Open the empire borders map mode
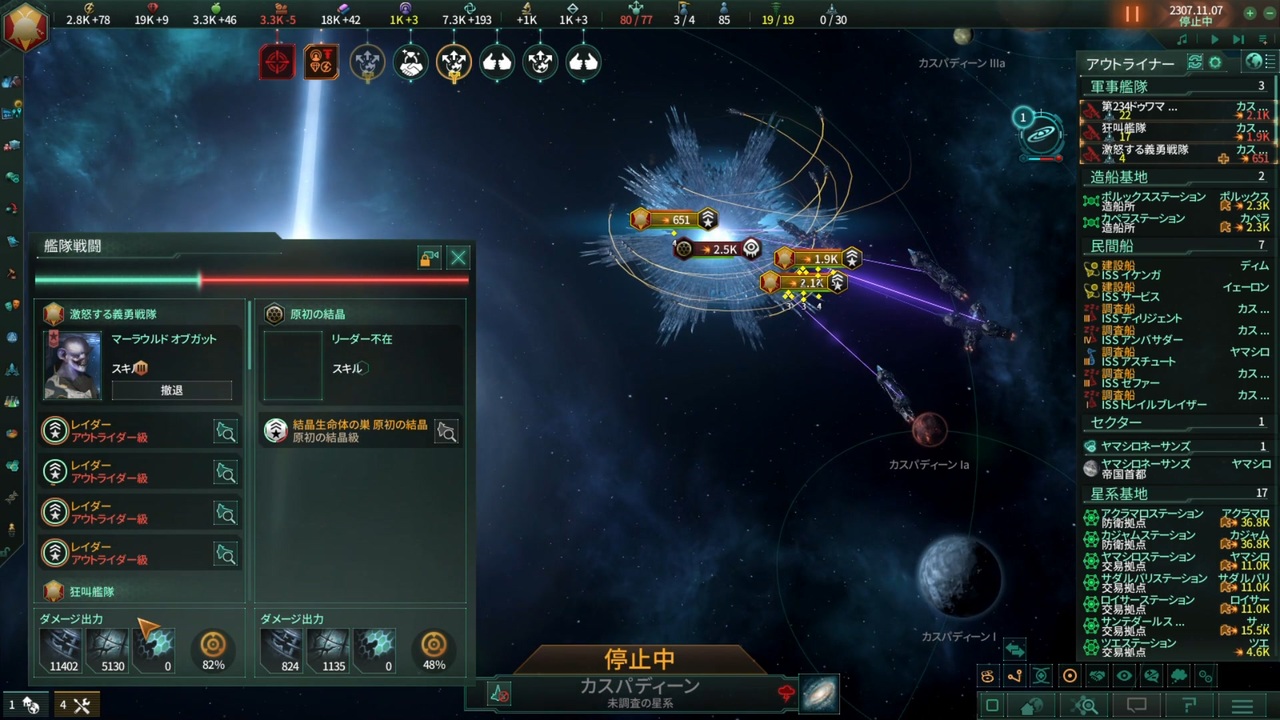This screenshot has width=1280, height=720. coord(987,676)
